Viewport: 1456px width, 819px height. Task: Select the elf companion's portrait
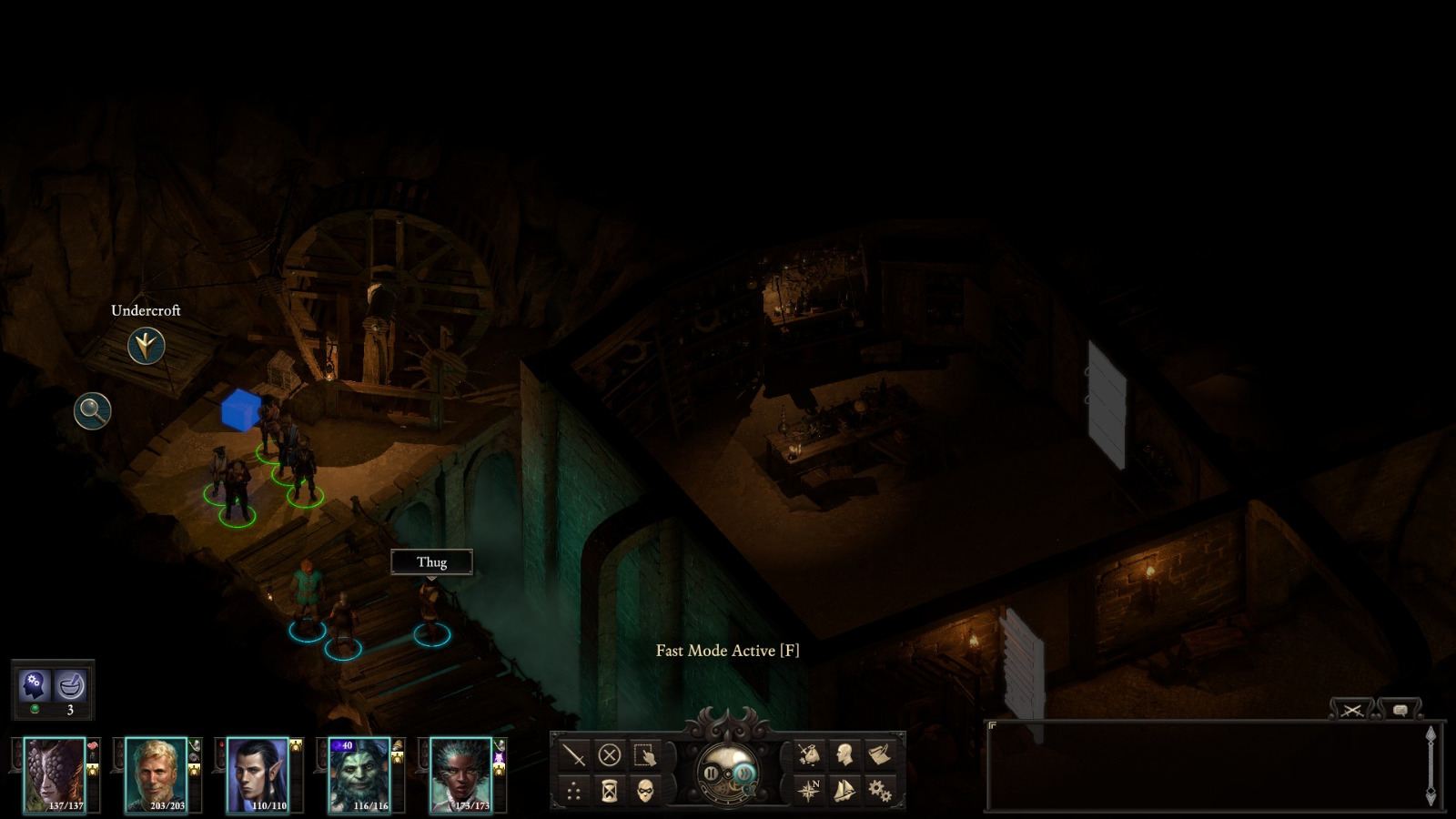(258, 775)
